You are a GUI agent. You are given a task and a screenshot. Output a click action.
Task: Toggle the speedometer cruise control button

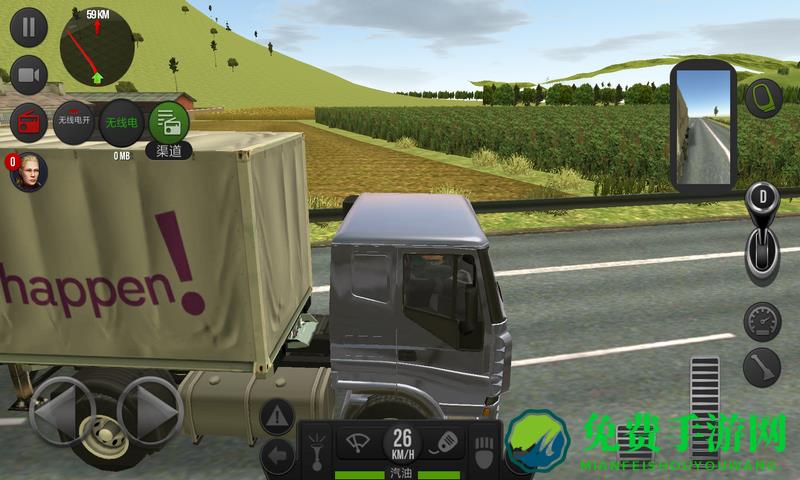tap(762, 322)
